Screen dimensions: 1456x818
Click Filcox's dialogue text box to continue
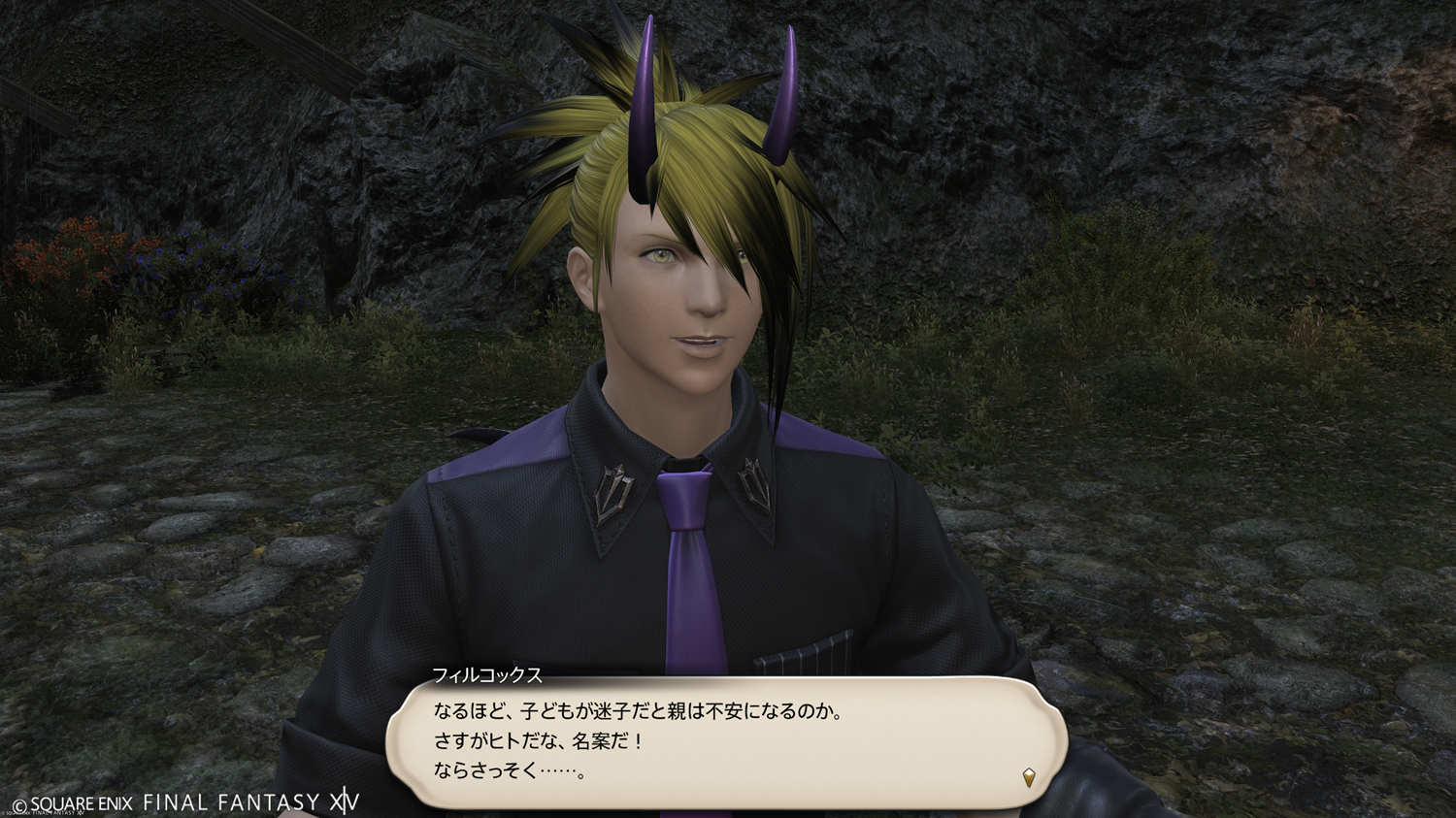click(x=726, y=742)
